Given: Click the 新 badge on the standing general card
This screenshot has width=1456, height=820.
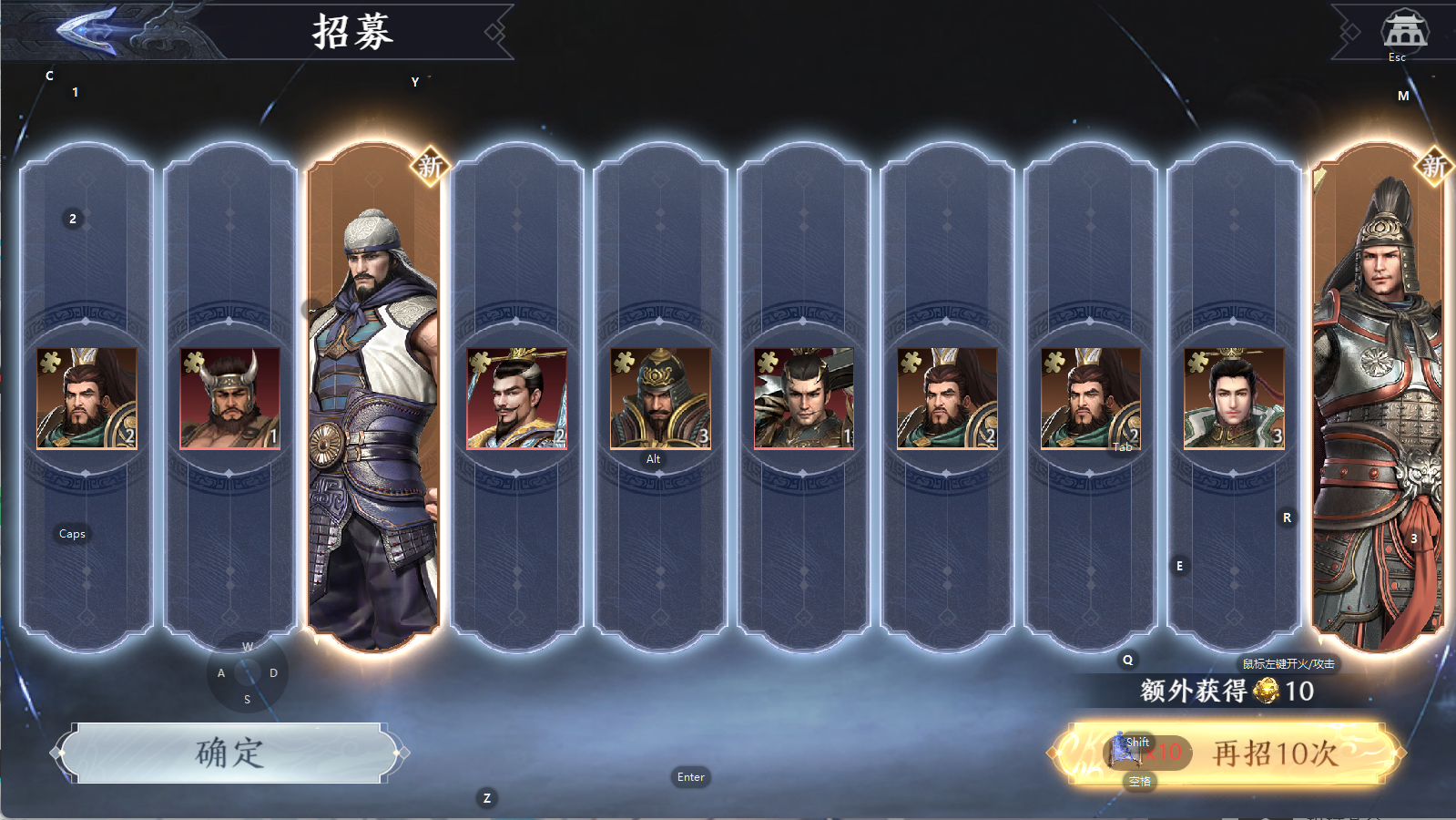Looking at the screenshot, I should [428, 167].
